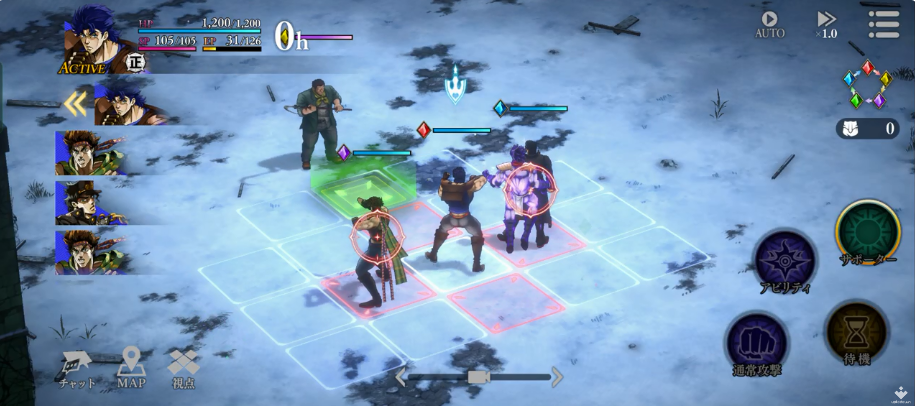Toggle AUTO battle mode
The image size is (915, 406).
[x=769, y=24]
